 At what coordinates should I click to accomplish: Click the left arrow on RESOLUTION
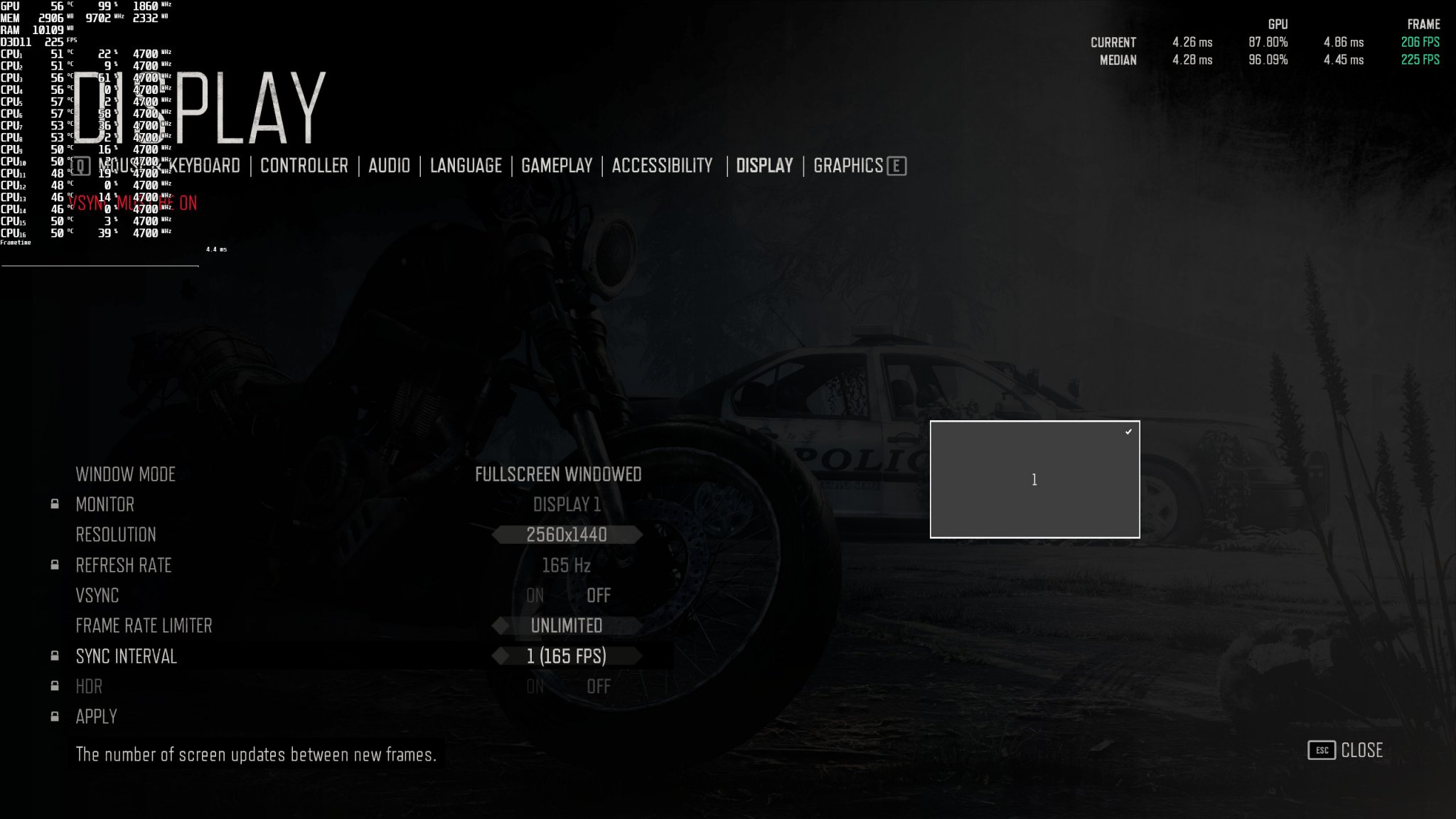click(498, 535)
